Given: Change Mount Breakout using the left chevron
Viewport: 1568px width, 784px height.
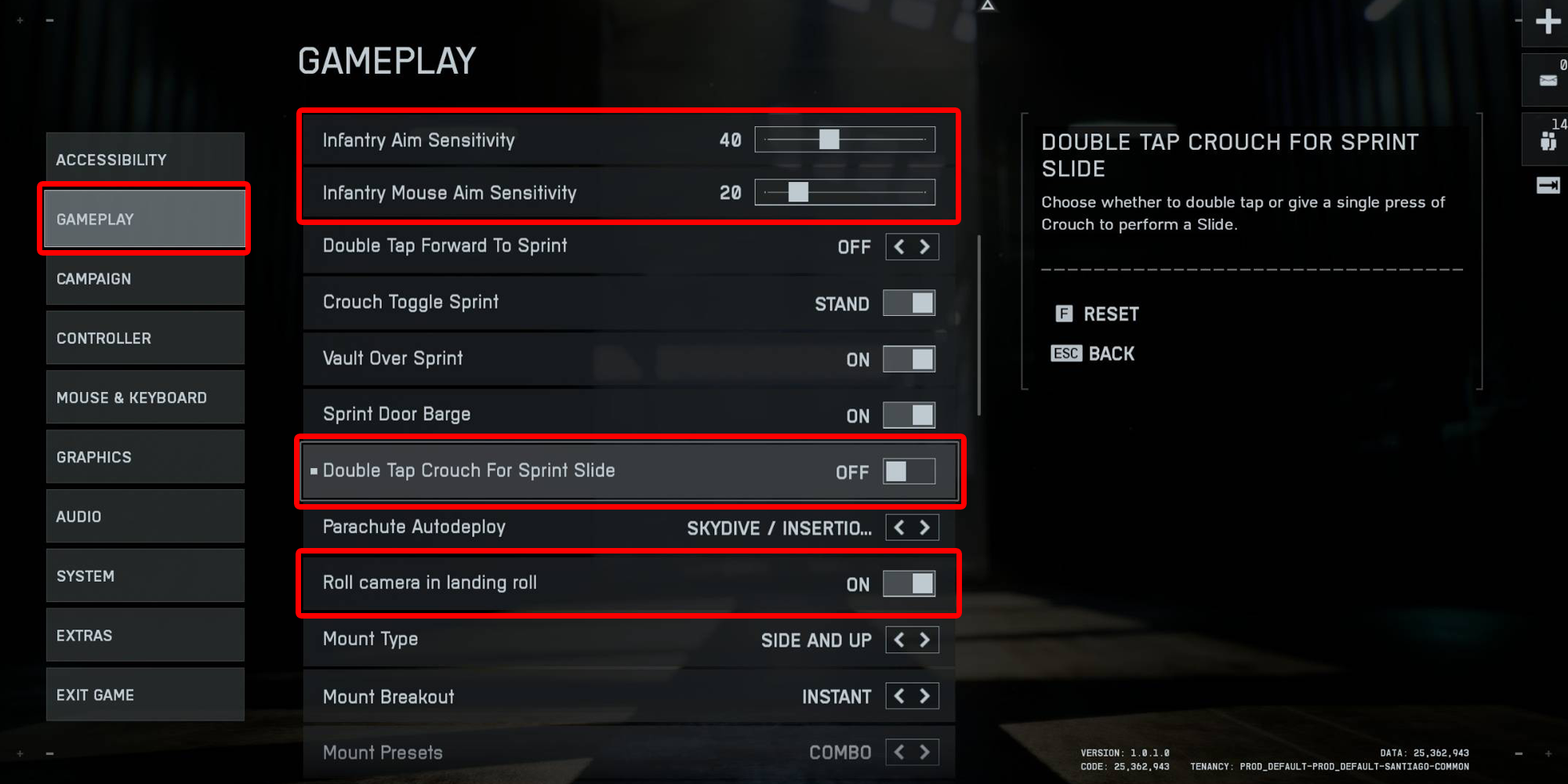Looking at the screenshot, I should [x=898, y=696].
